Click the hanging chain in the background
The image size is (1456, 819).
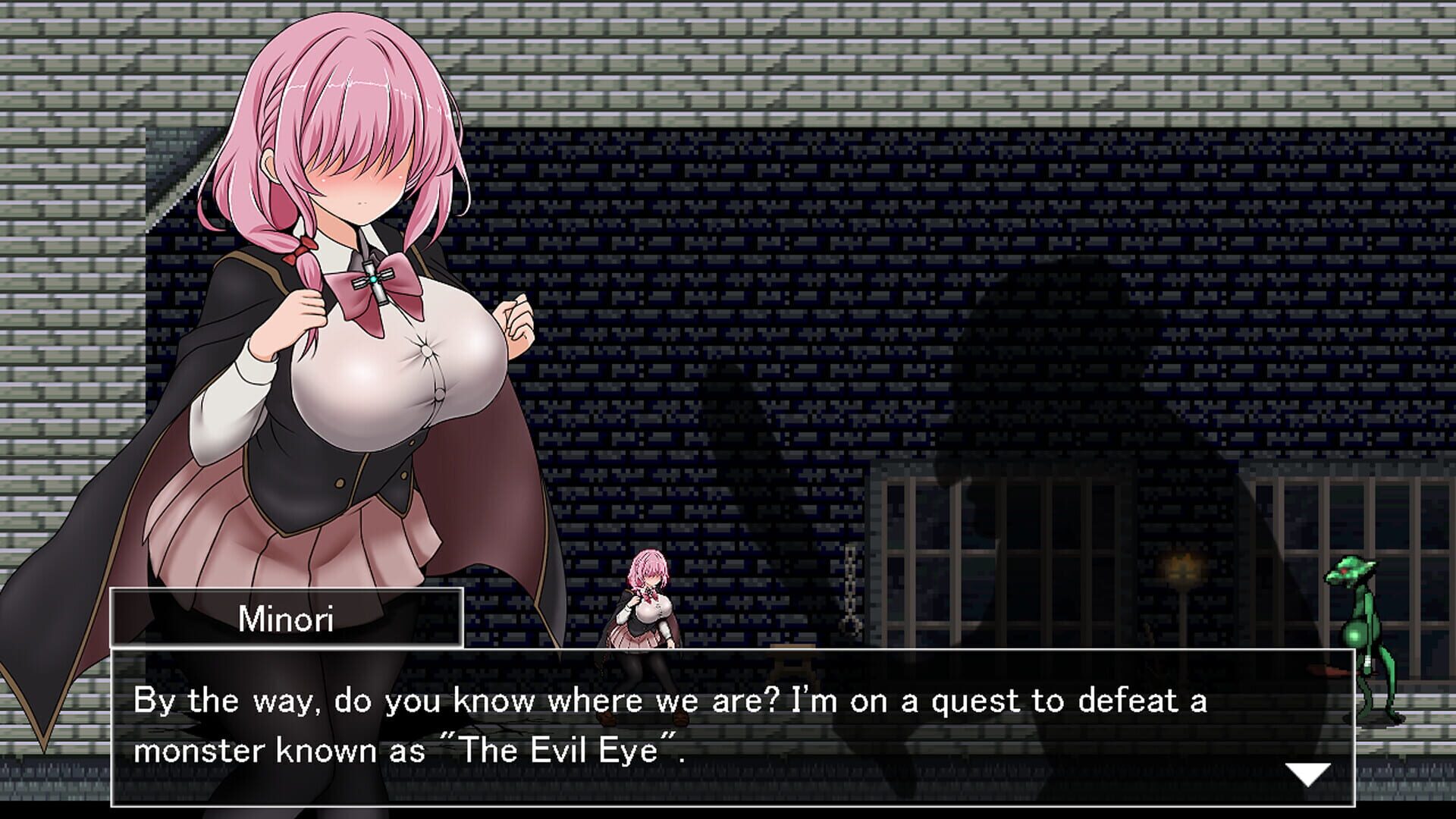click(x=849, y=591)
